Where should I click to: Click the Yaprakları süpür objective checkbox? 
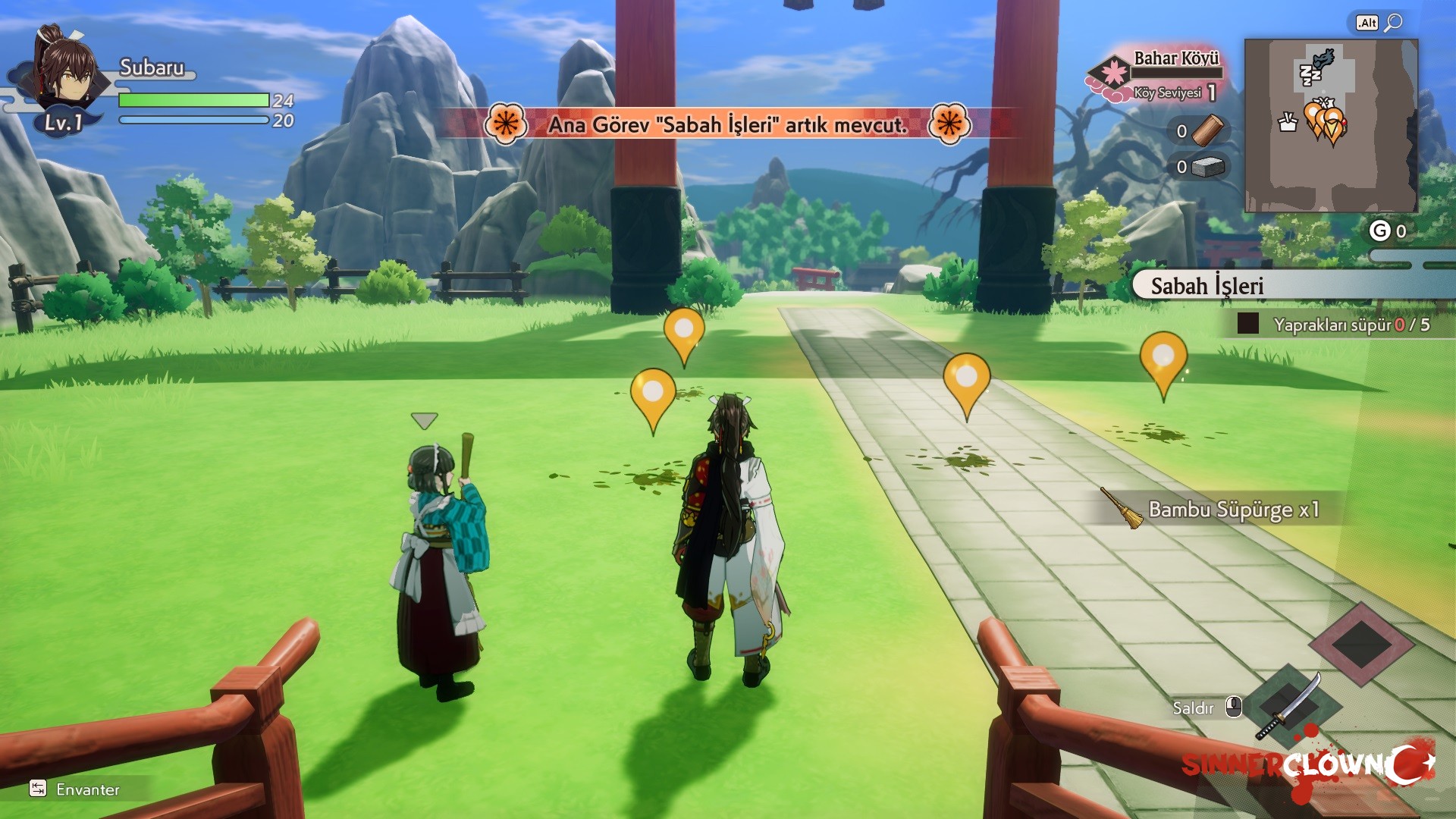click(x=1247, y=324)
